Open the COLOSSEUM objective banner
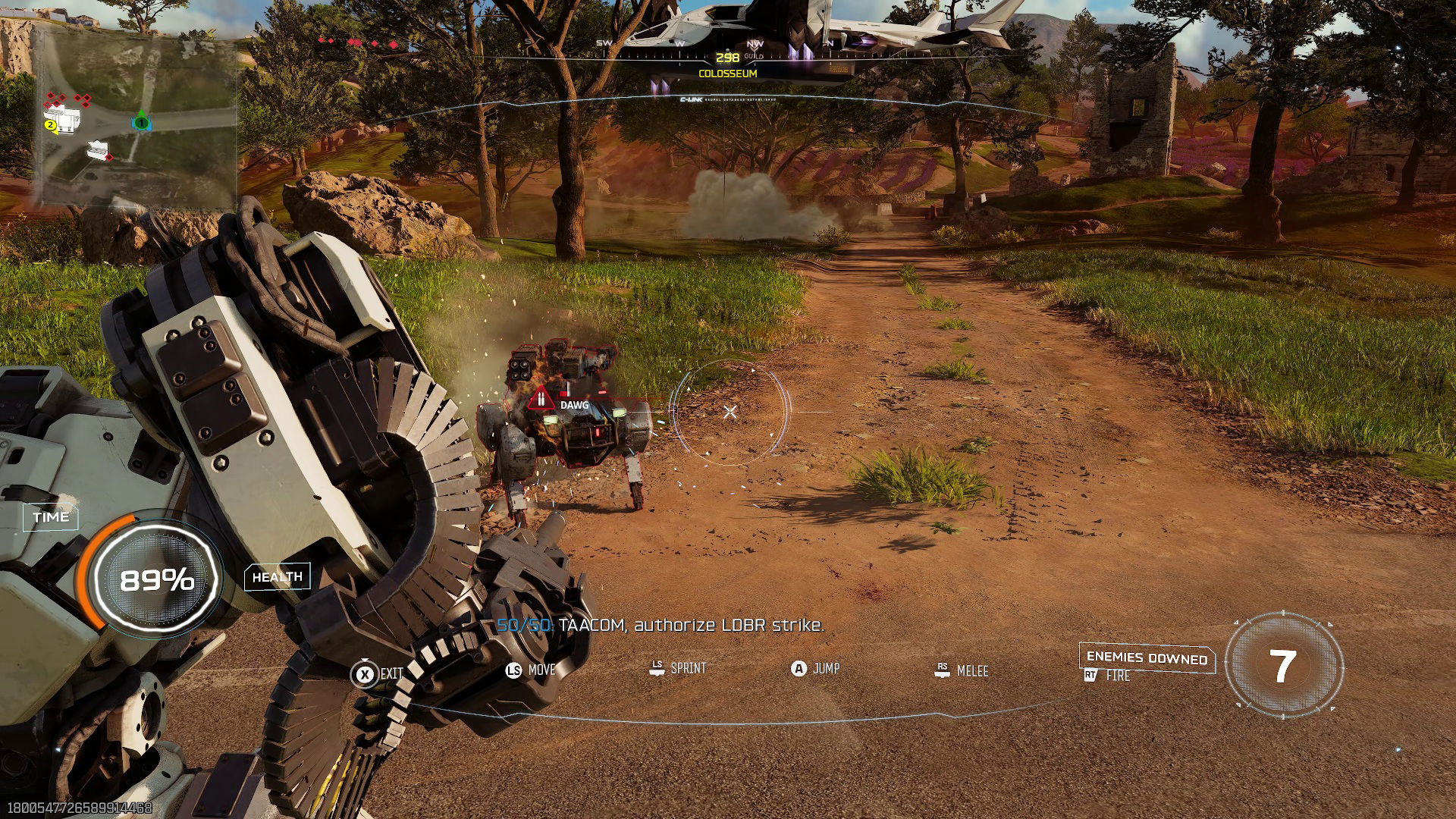This screenshot has width=1456, height=819. (728, 74)
